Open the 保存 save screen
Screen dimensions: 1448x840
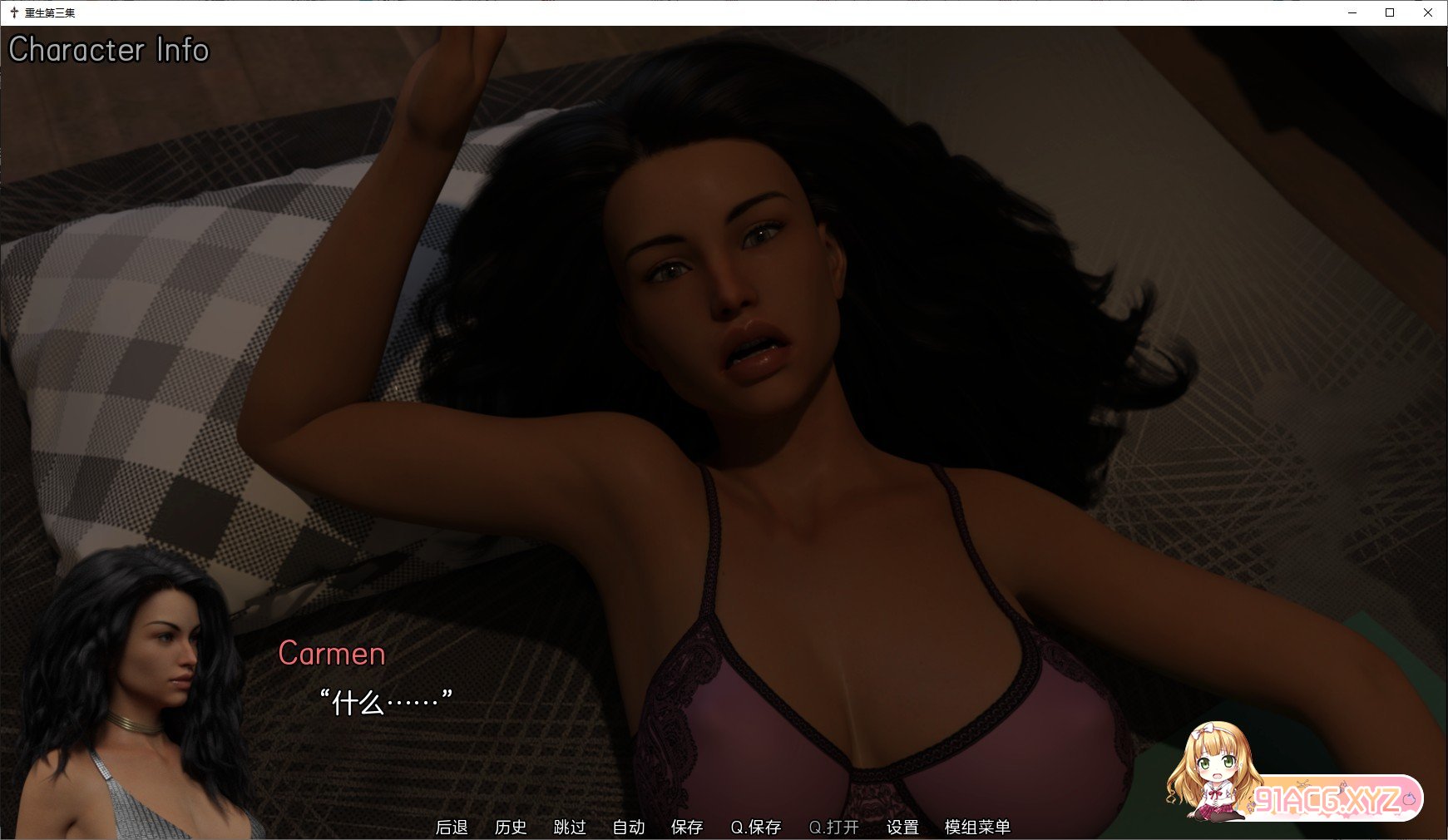point(686,828)
